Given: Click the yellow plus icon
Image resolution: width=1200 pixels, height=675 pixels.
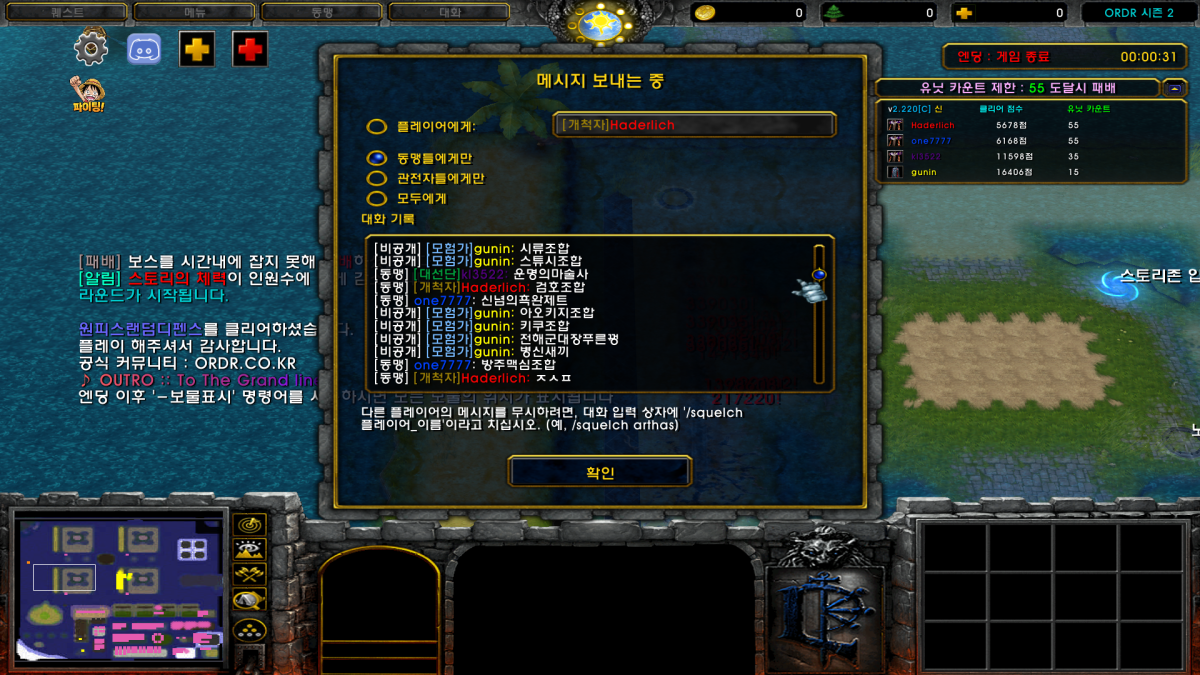Looking at the screenshot, I should tap(197, 48).
